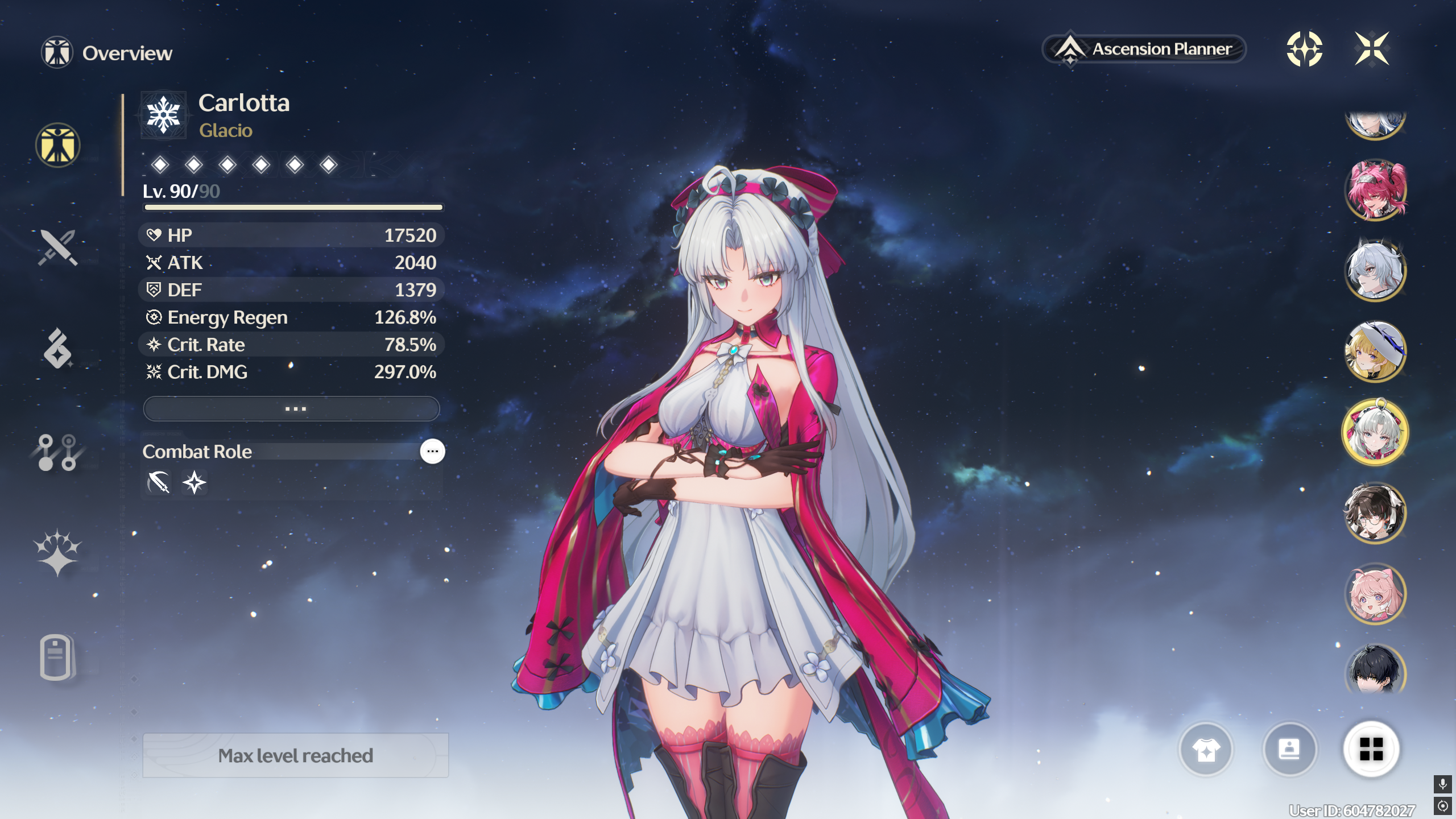1456x819 pixels.
Task: Open the Resonance Chain sparkle tab
Action: (57, 553)
